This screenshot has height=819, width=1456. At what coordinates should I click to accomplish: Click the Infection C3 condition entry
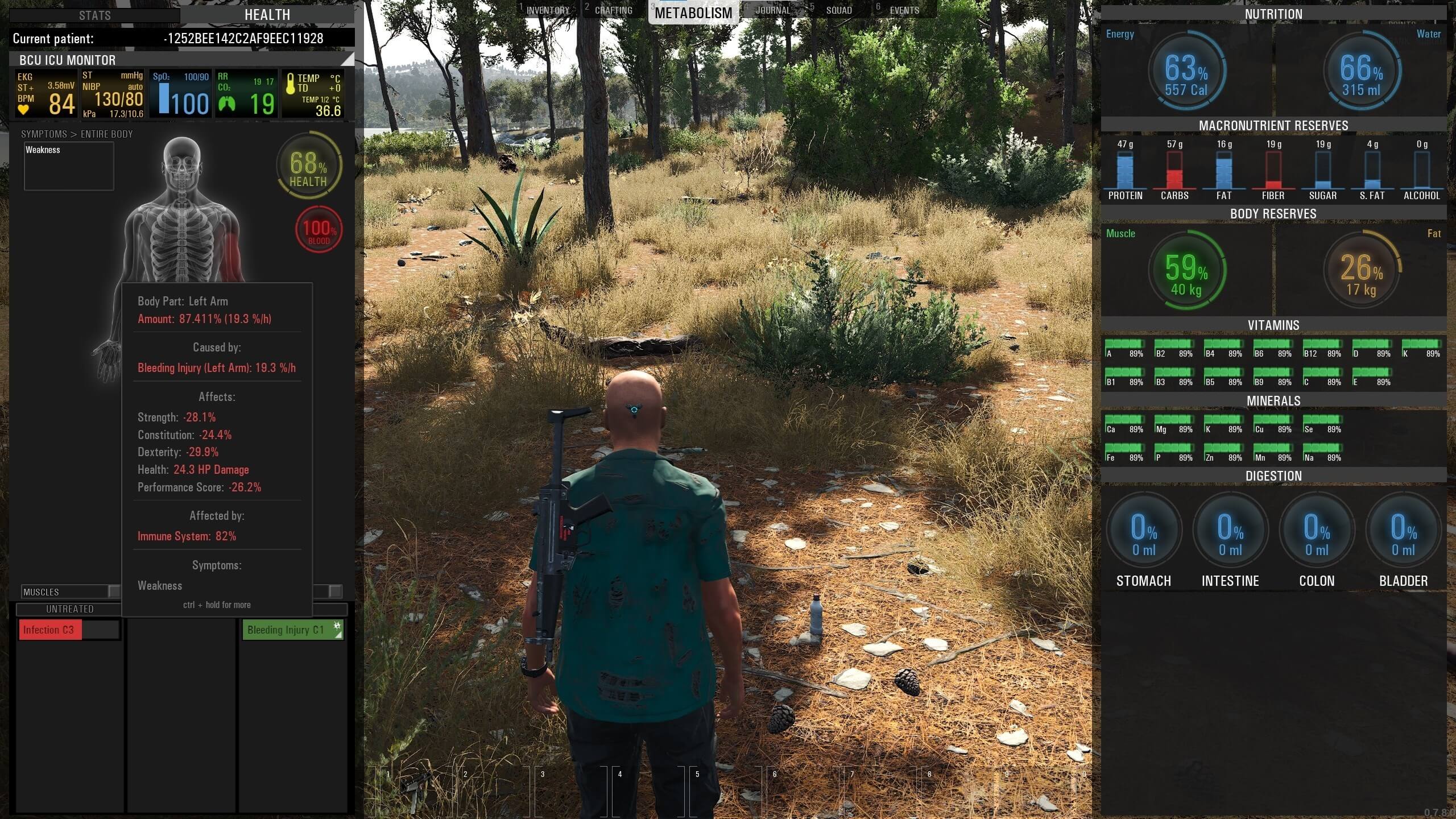50,630
